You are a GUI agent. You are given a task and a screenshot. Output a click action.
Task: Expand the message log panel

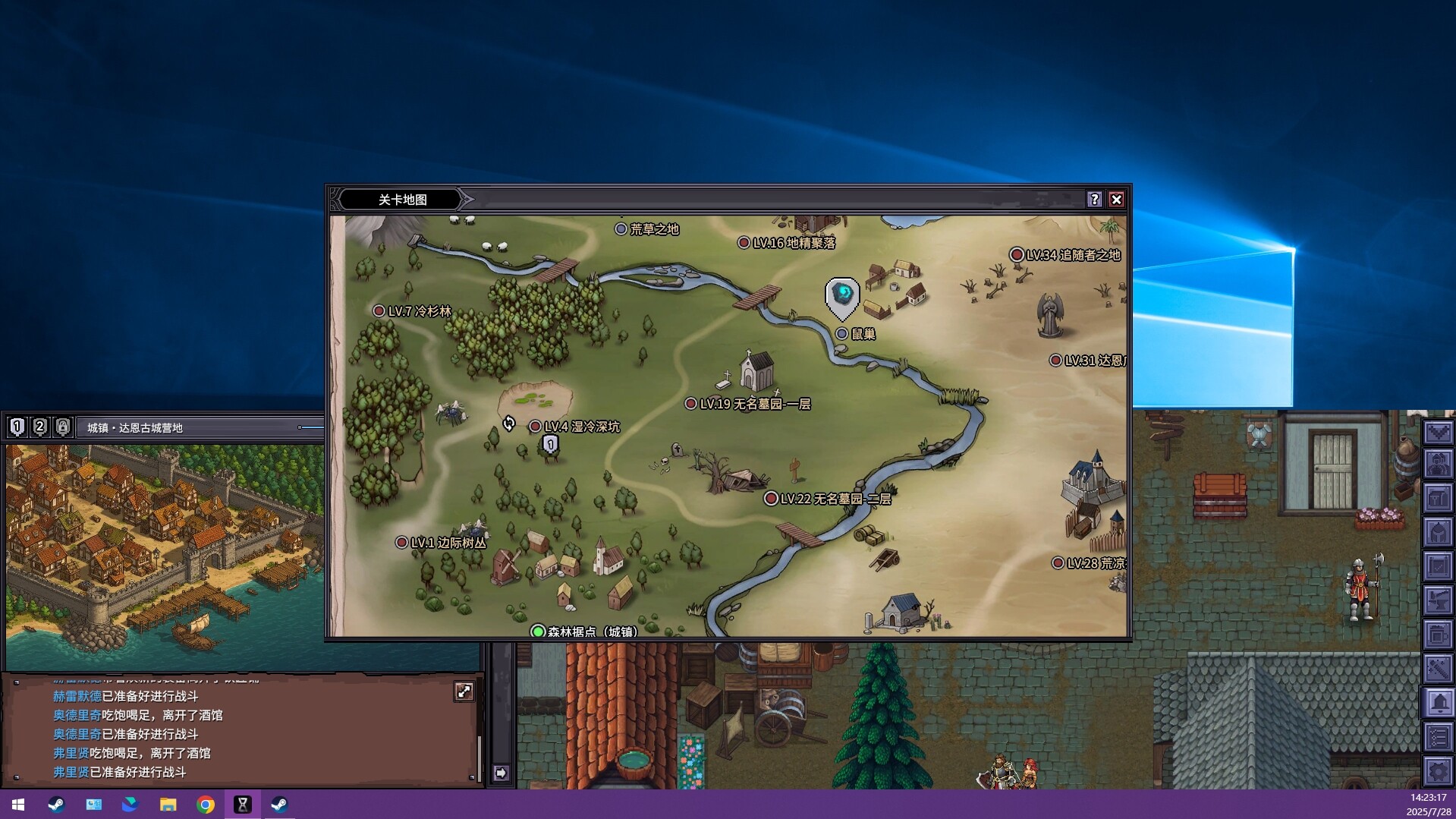pyautogui.click(x=464, y=691)
